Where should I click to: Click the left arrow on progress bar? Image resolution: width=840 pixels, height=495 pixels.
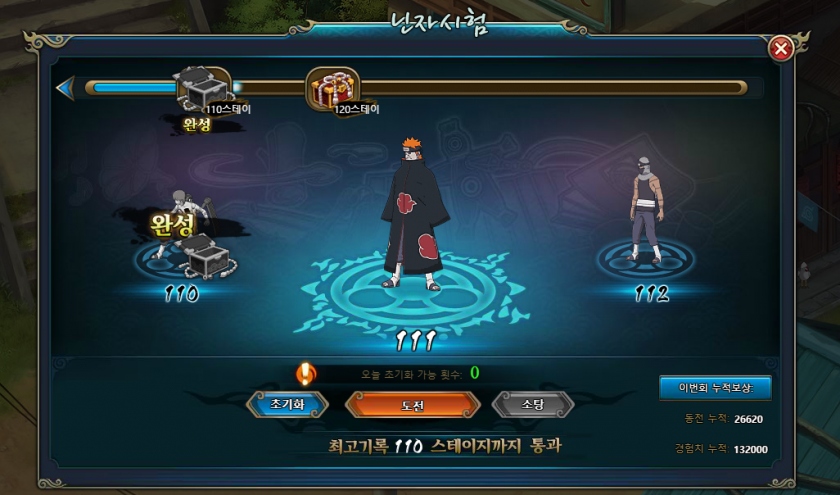point(65,88)
